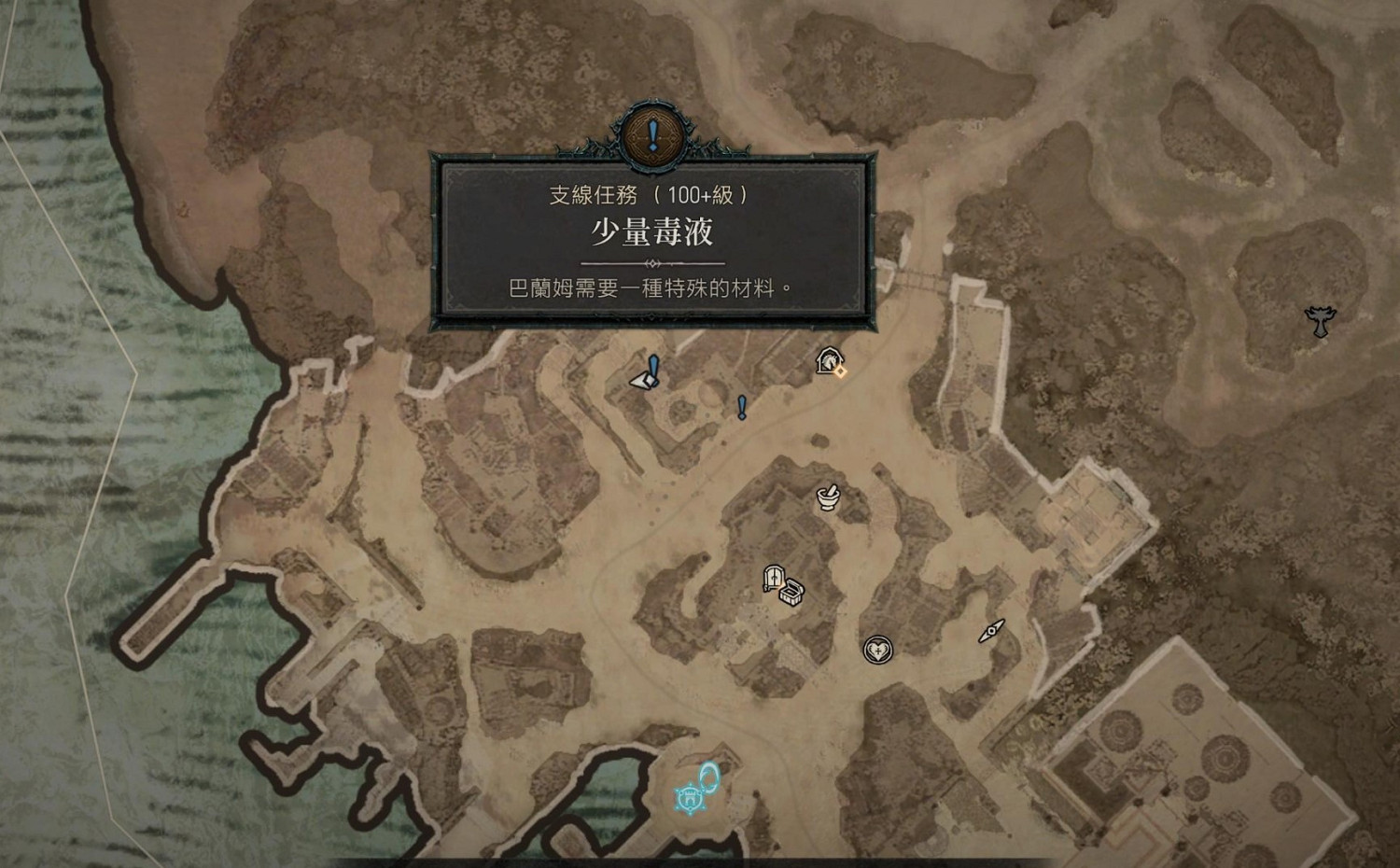
Task: Click the blue exclamation side quest marker
Action: [x=742, y=409]
